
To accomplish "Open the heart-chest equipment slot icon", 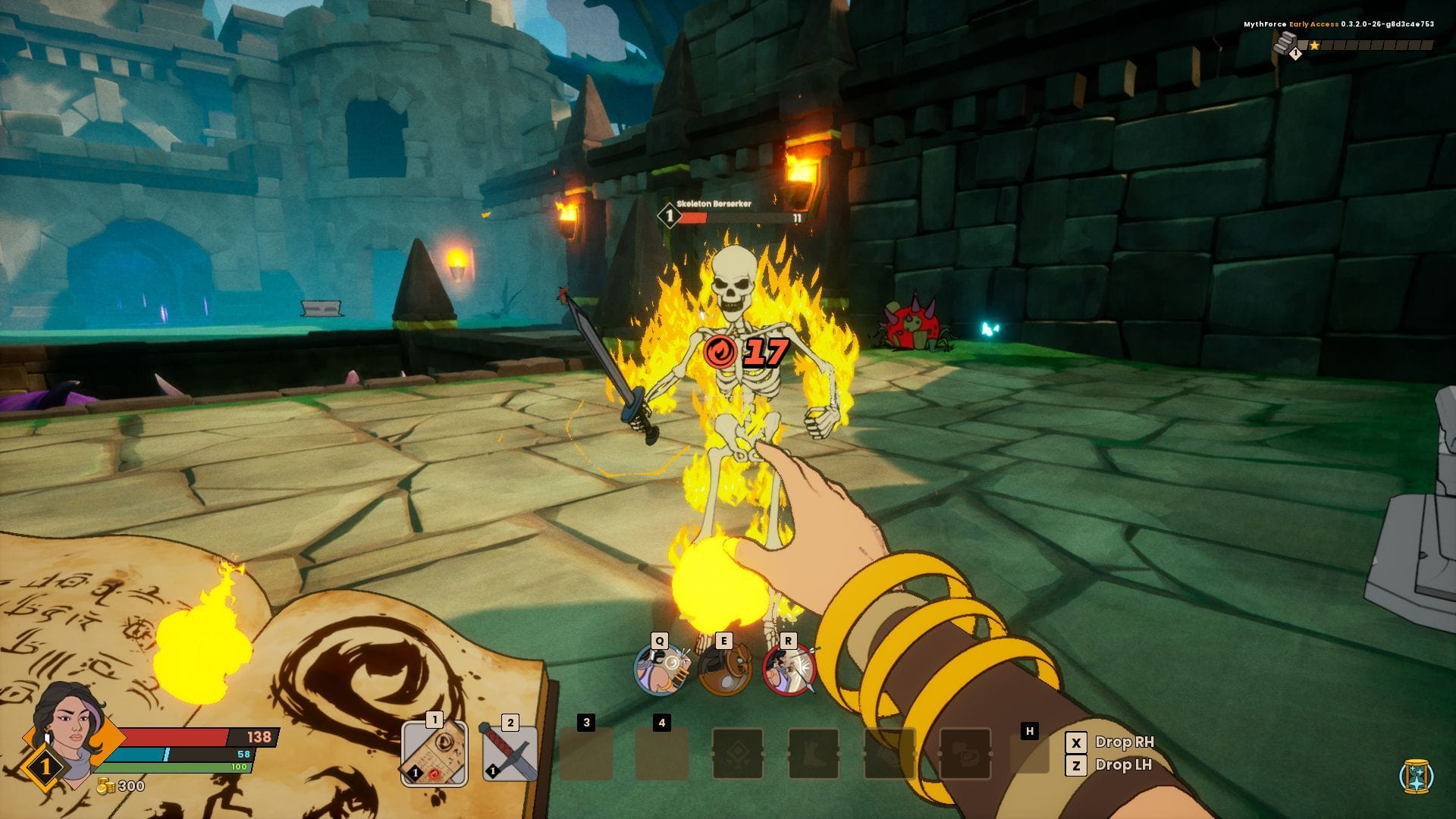I will (965, 755).
